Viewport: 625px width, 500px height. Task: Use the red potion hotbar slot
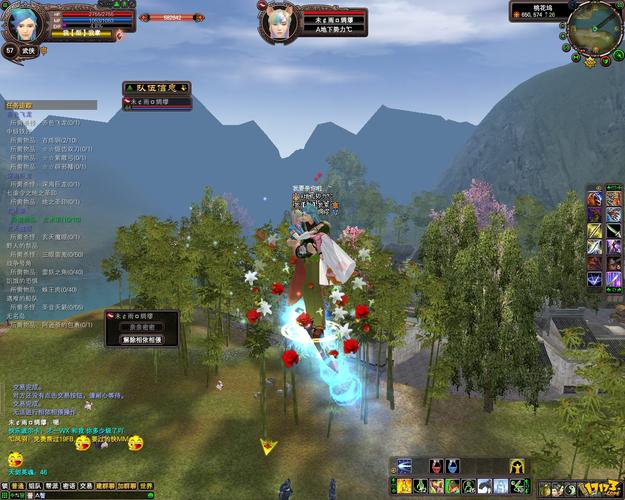pos(437,466)
